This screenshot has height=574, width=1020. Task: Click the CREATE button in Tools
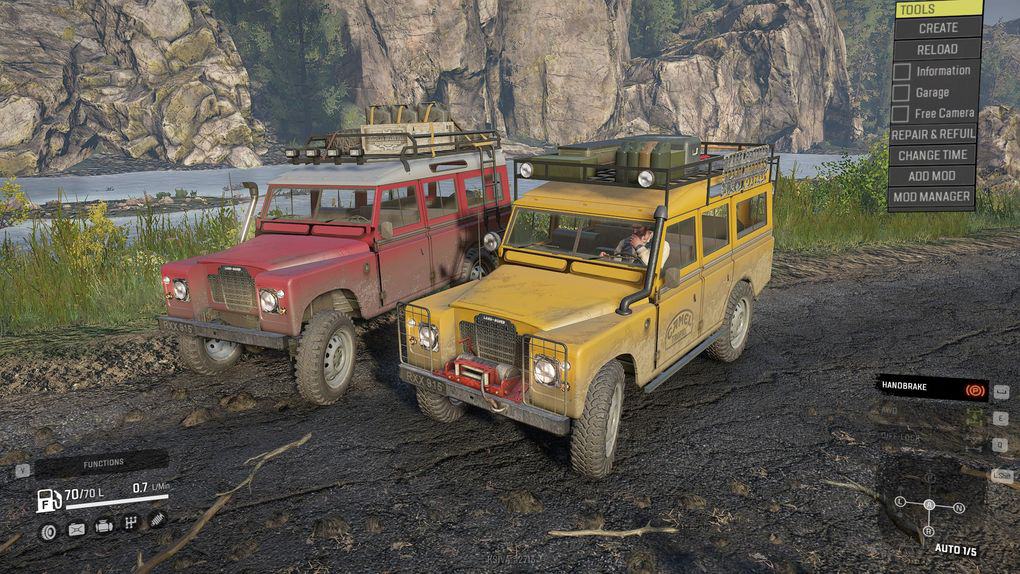click(937, 28)
